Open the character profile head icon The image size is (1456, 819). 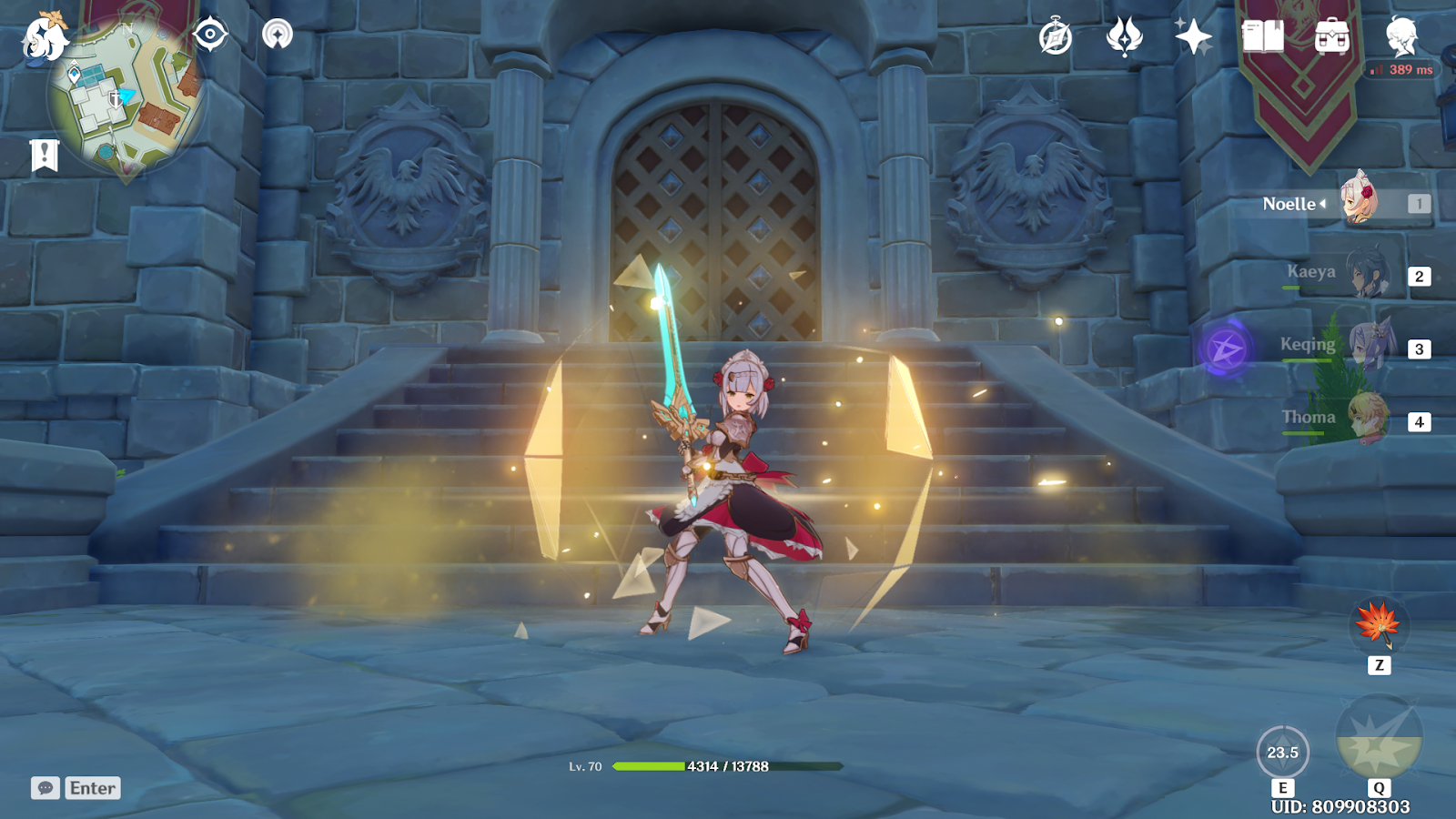[x=1401, y=37]
